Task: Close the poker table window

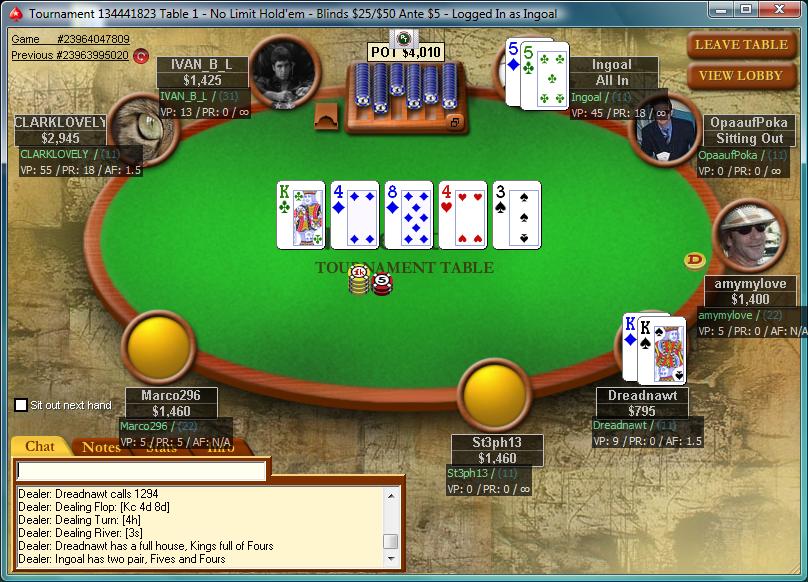Action: point(779,9)
